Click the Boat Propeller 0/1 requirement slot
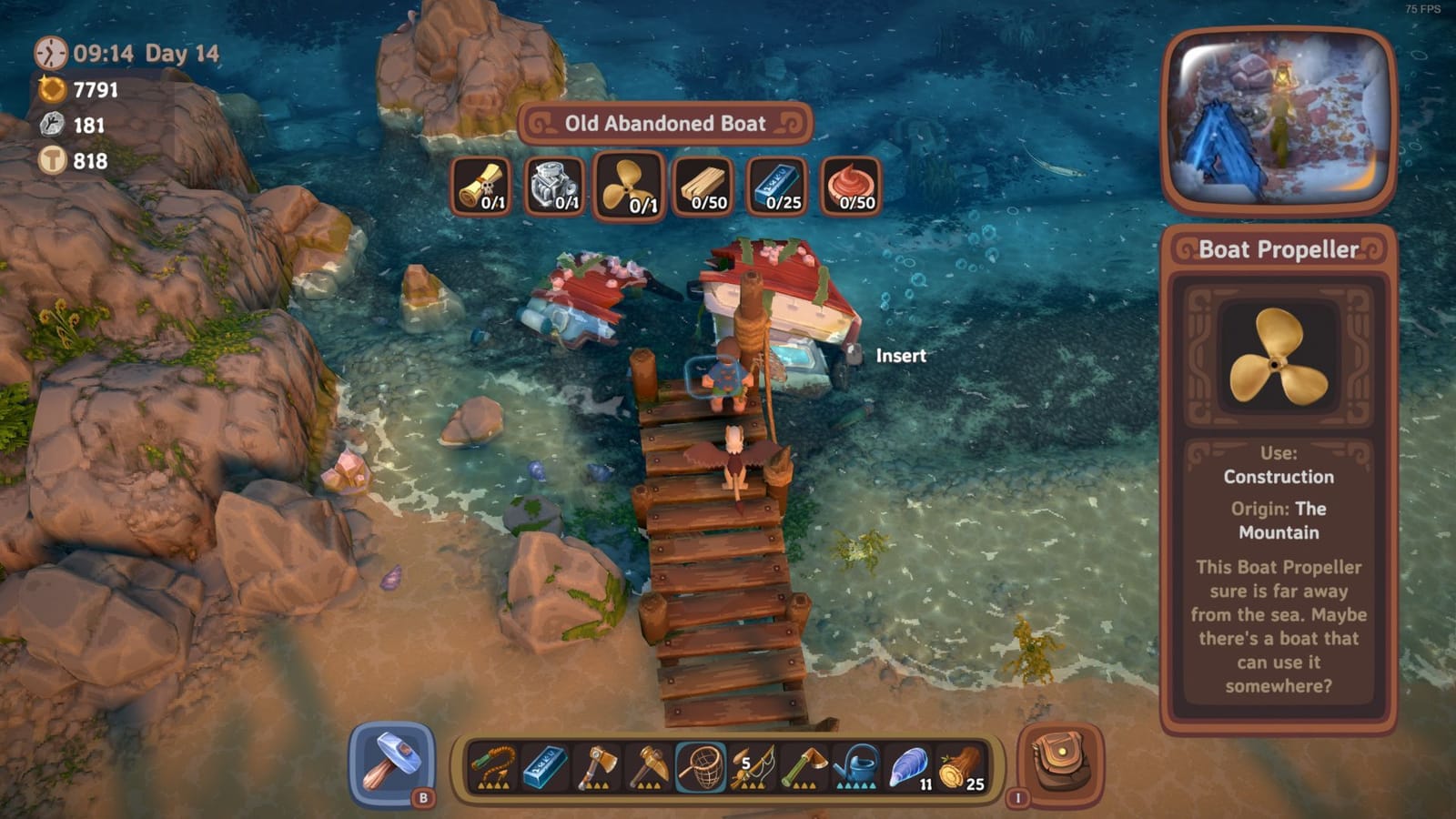Viewport: 1456px width, 819px height. [x=629, y=187]
